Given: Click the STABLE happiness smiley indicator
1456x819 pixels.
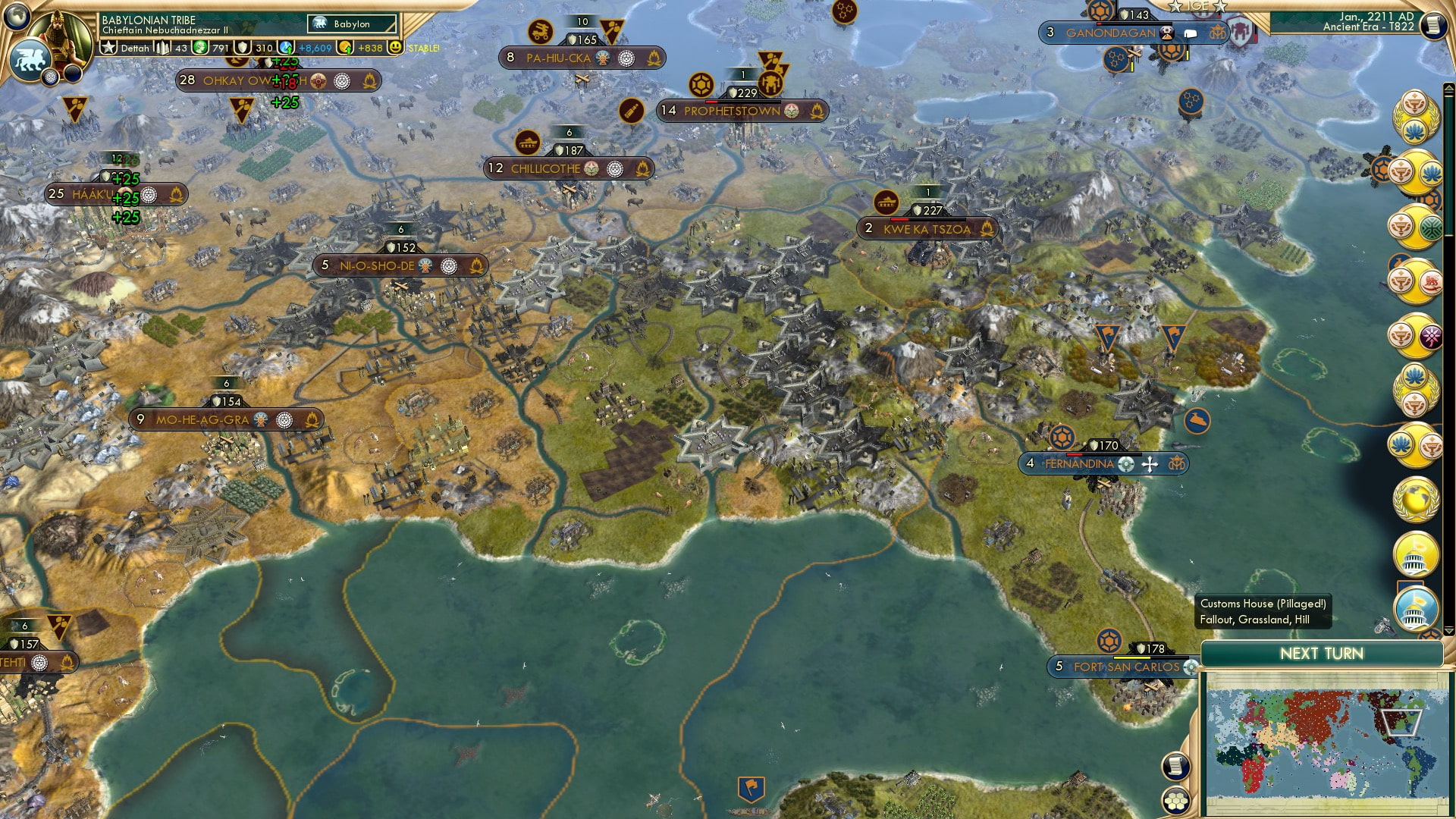Looking at the screenshot, I should tap(396, 47).
